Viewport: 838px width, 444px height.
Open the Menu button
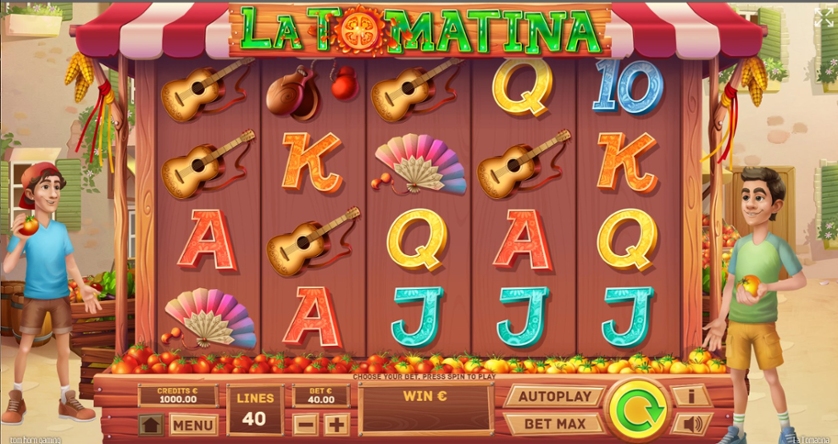tap(193, 424)
